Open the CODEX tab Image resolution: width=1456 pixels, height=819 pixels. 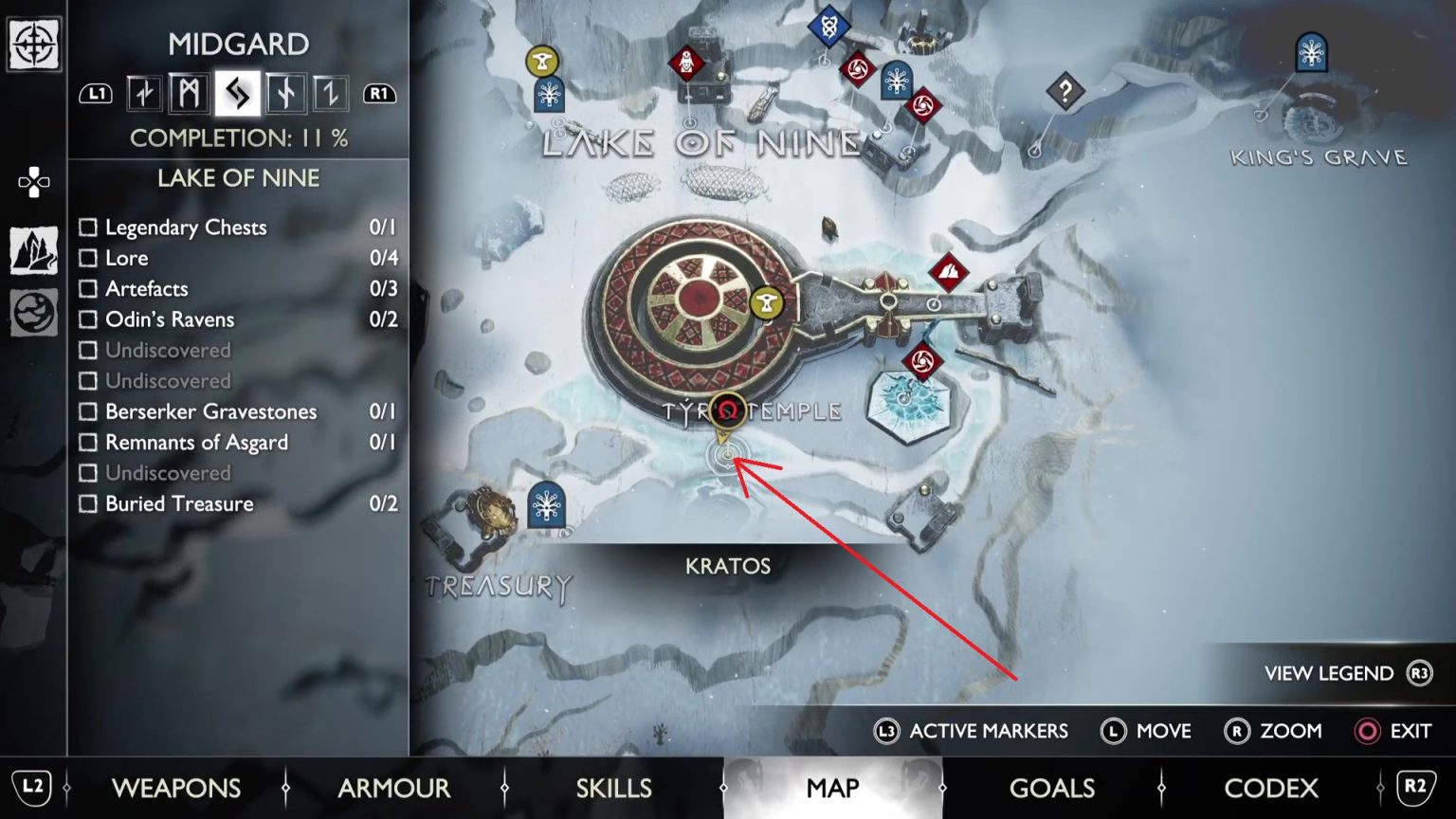click(1271, 788)
